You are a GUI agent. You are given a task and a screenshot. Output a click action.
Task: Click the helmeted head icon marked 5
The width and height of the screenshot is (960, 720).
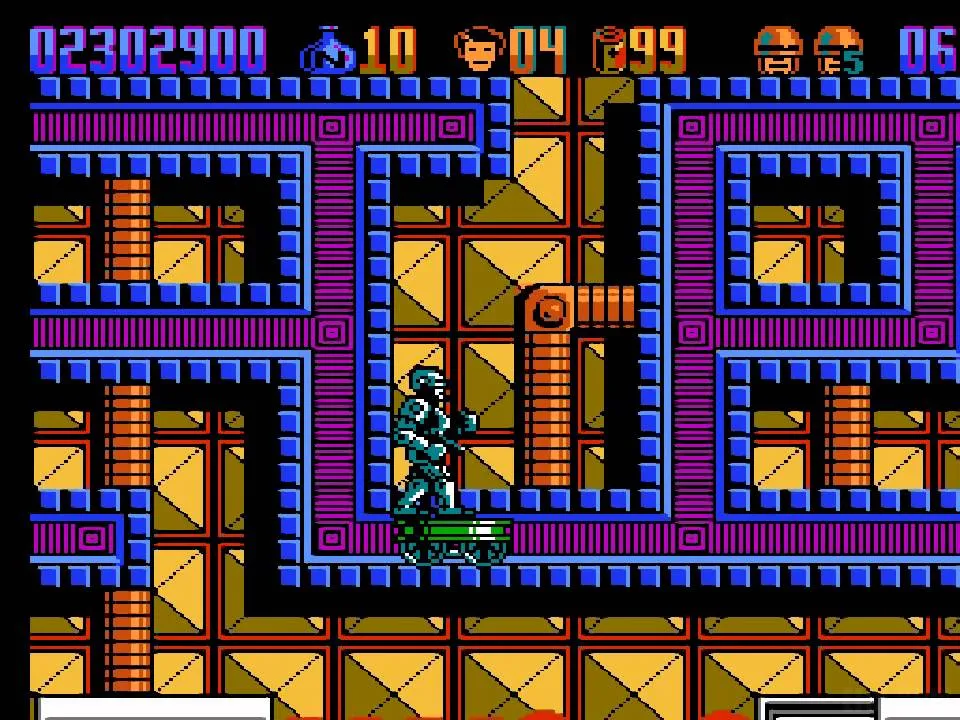[838, 50]
